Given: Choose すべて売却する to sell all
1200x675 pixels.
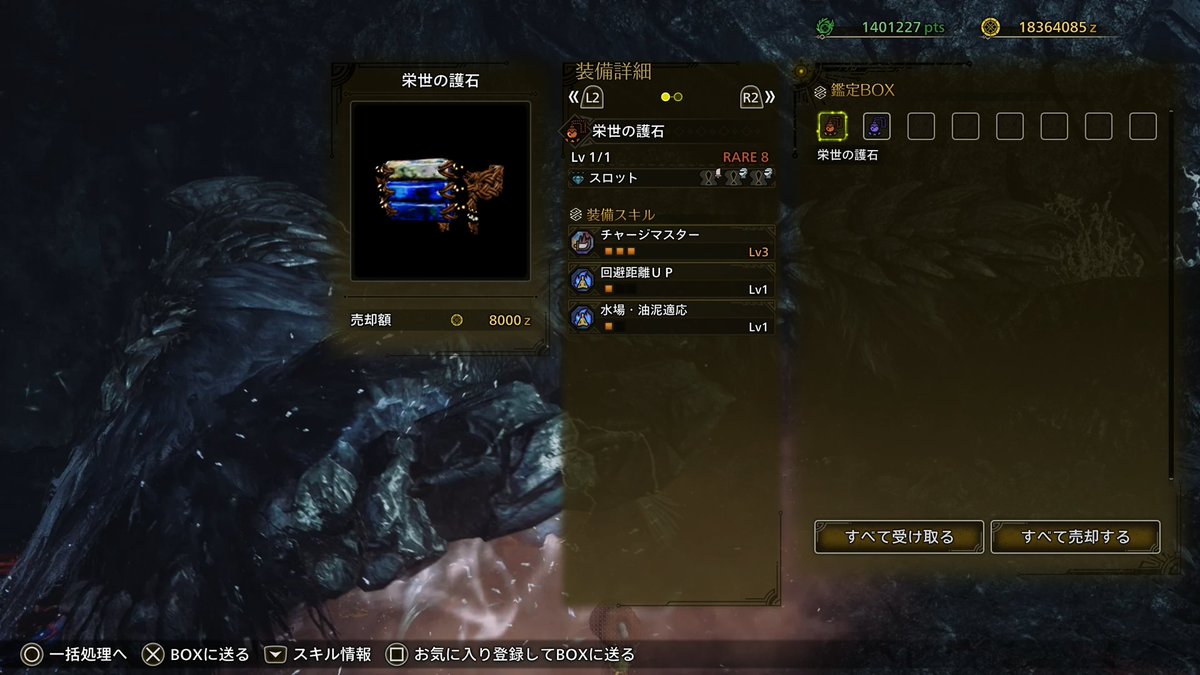Looking at the screenshot, I should point(1075,537).
